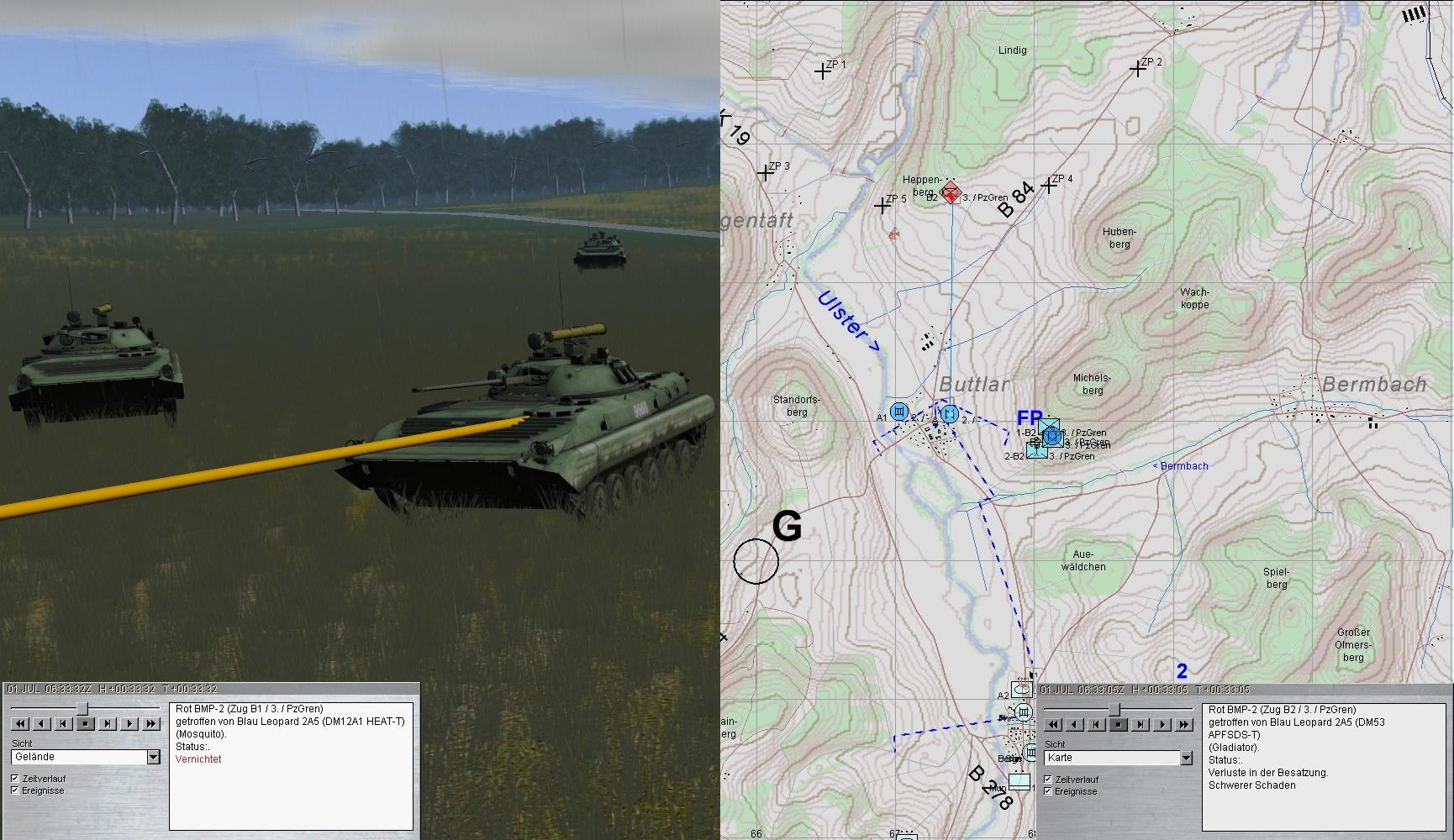Toggle Ereignisse checkbox in the Karte panel

[x=1048, y=791]
